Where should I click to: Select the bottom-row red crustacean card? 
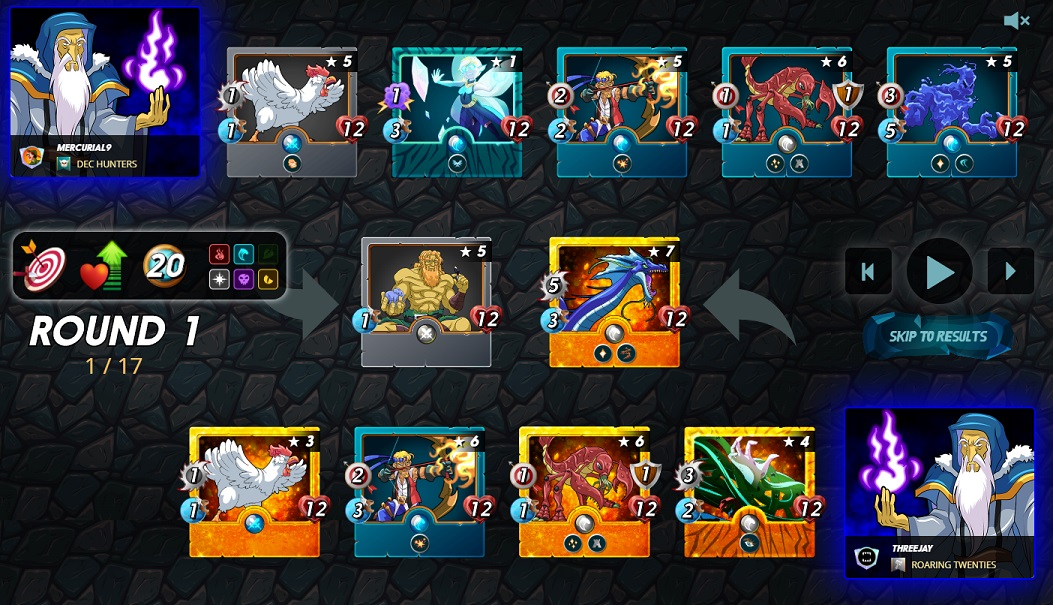click(584, 491)
